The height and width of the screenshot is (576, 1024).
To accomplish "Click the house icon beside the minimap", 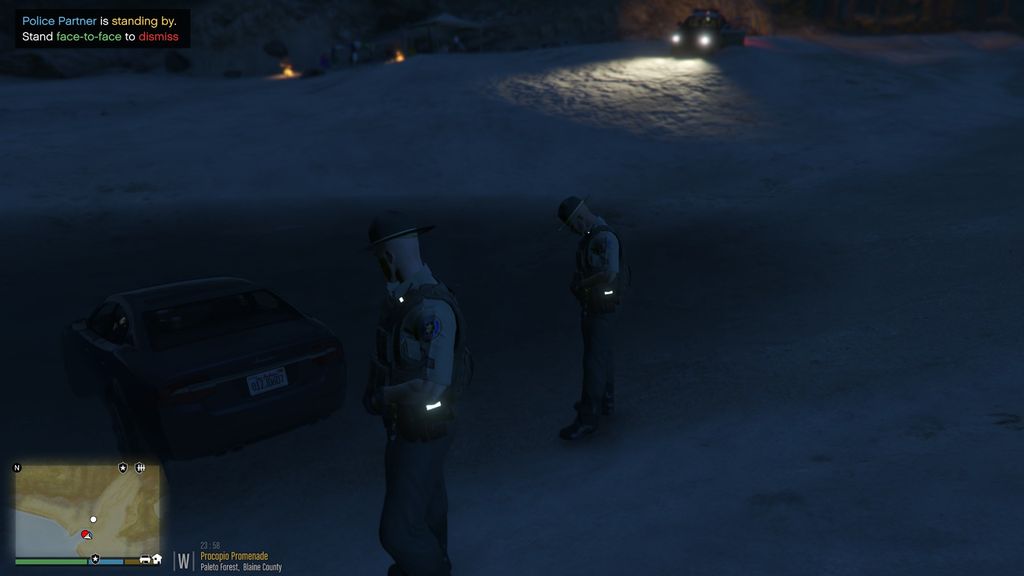I will pos(157,559).
